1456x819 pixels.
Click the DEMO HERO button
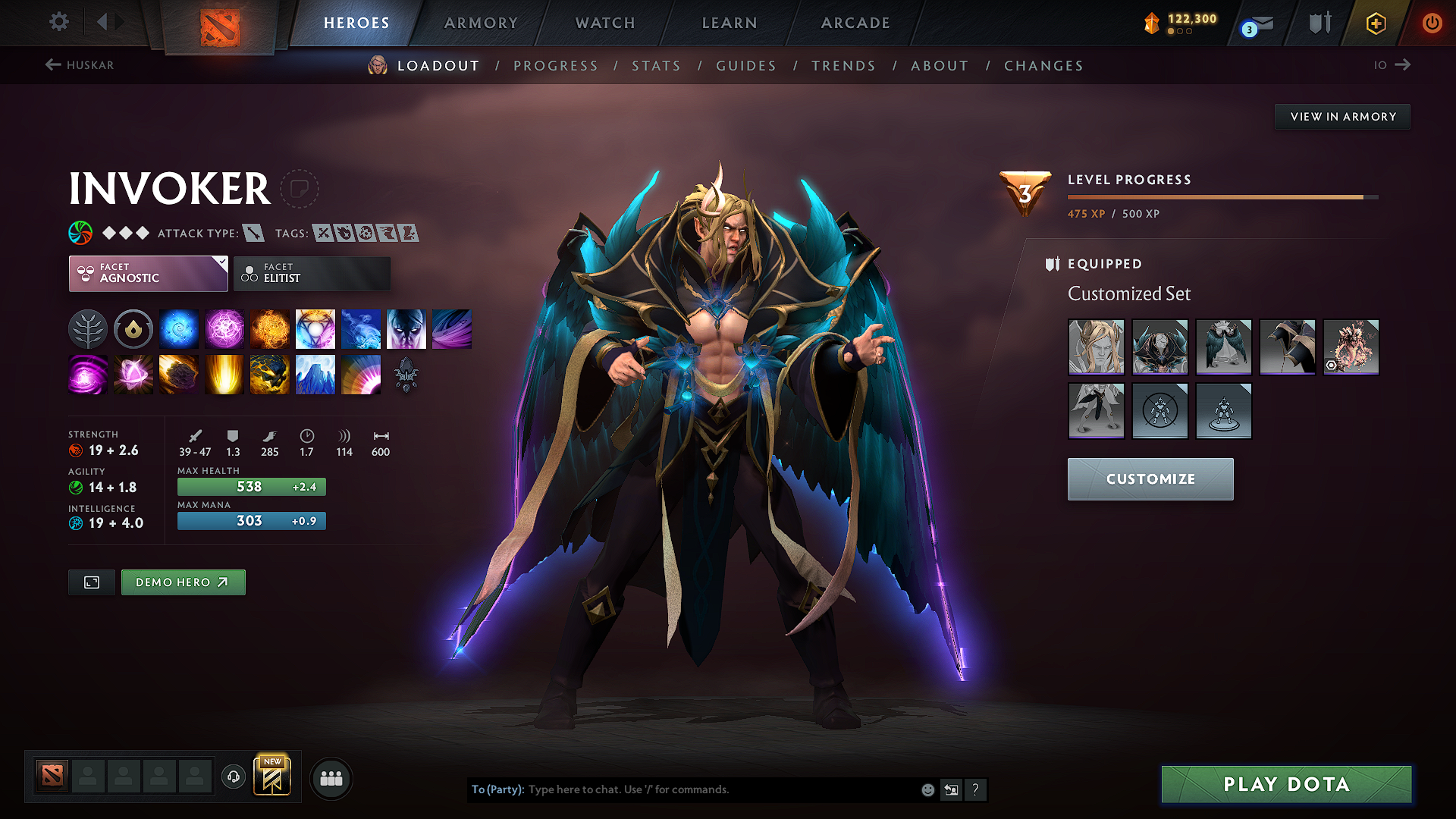click(183, 582)
